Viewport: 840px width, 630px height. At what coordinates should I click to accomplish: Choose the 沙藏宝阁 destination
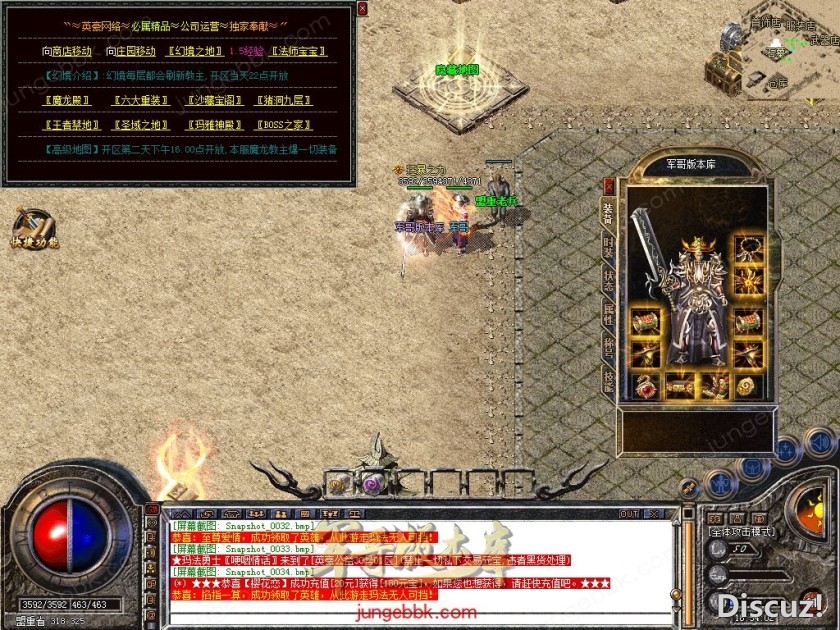coord(214,100)
